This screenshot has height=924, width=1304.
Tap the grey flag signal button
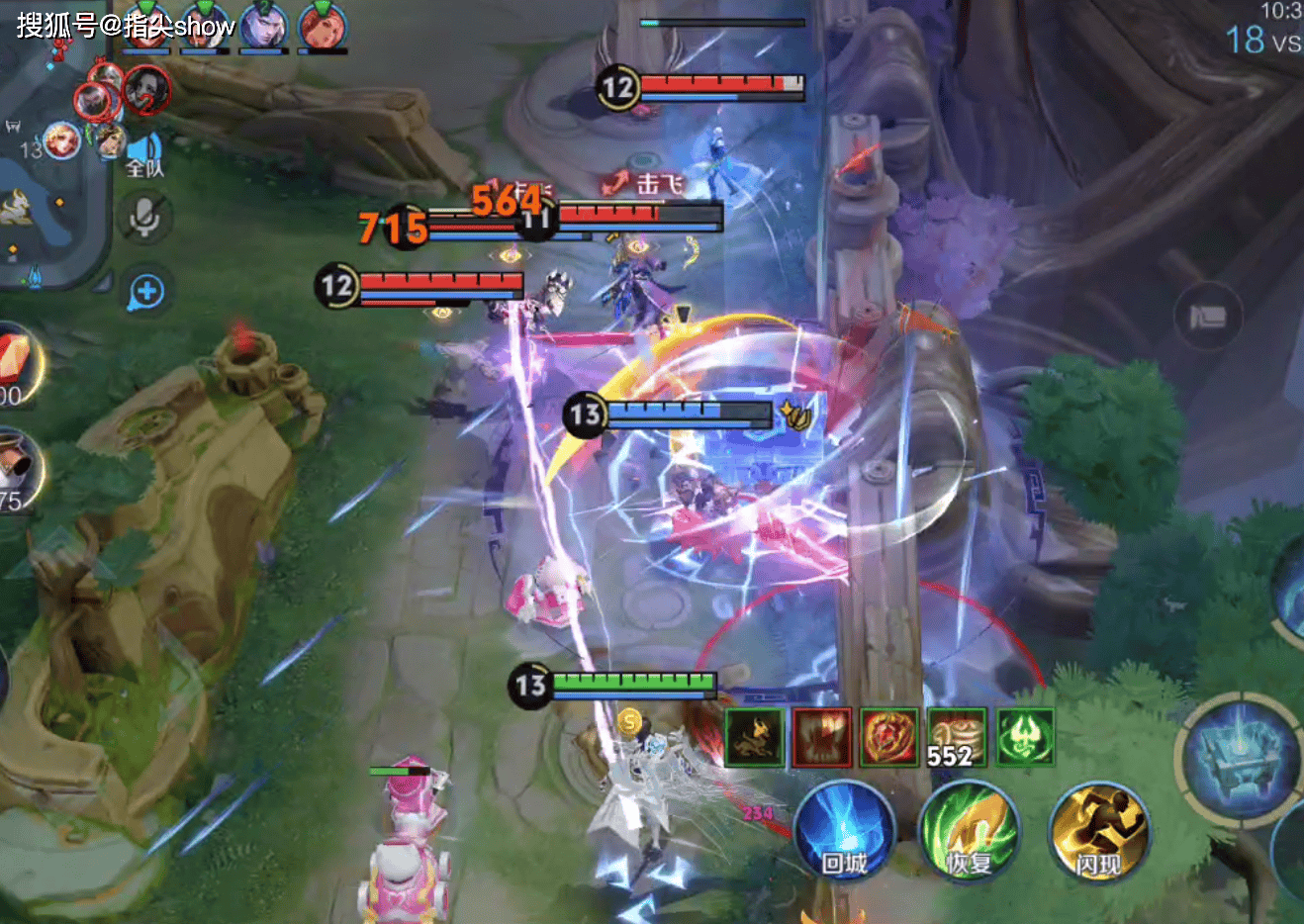coord(1208,317)
